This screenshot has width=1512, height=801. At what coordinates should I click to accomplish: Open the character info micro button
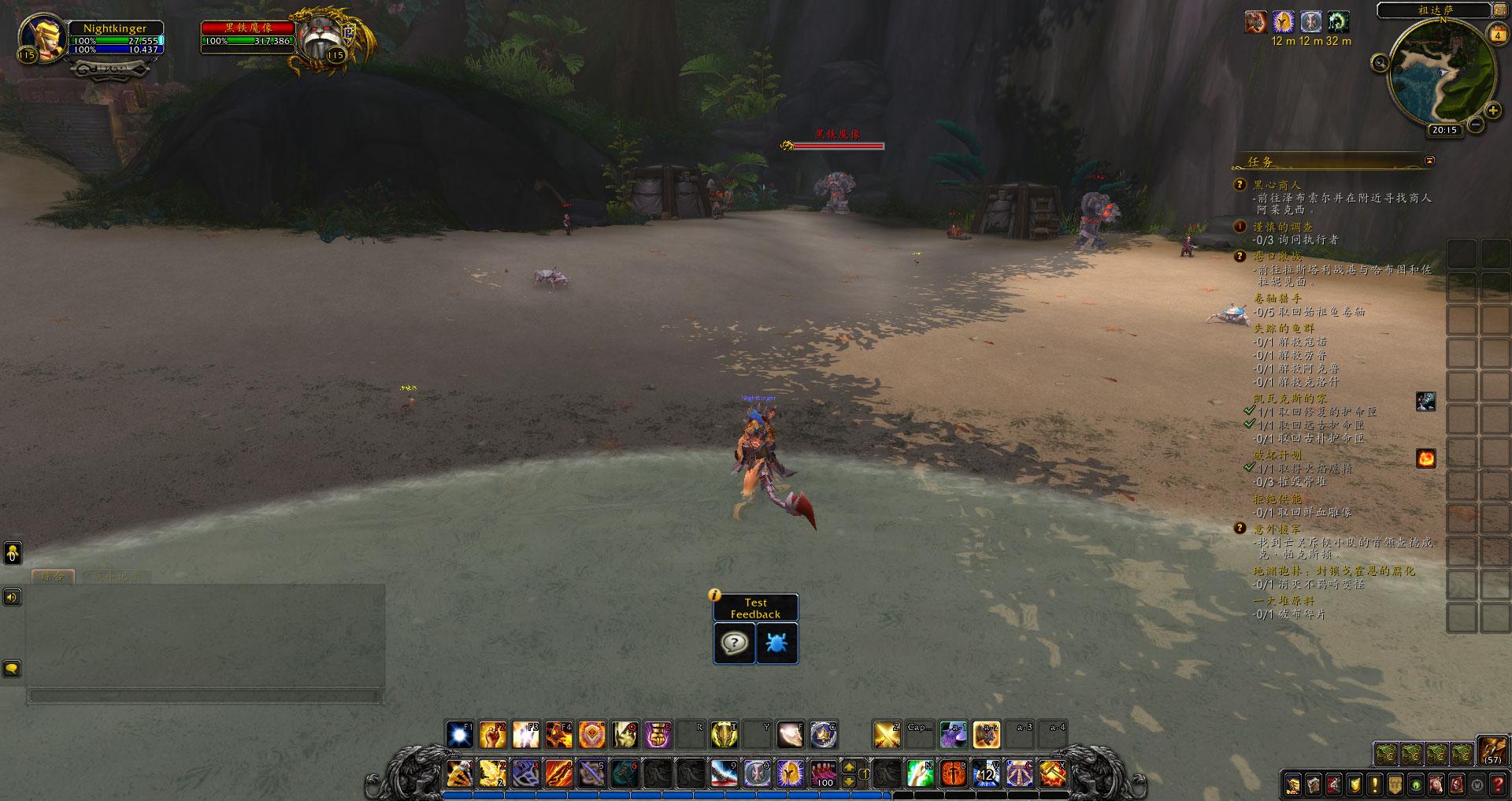click(1293, 784)
